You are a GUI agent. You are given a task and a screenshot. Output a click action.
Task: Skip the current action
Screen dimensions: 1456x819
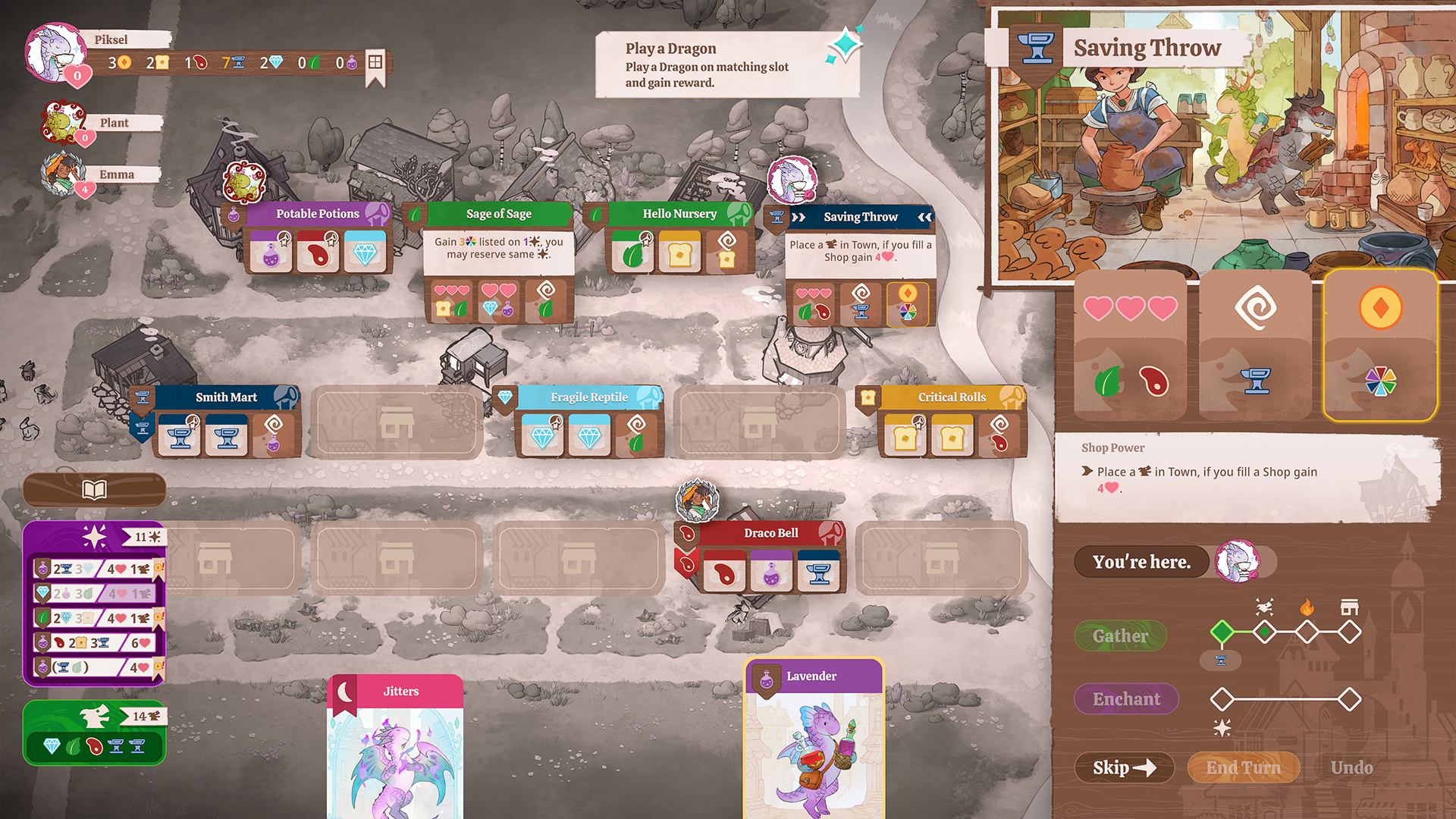coord(1124,767)
